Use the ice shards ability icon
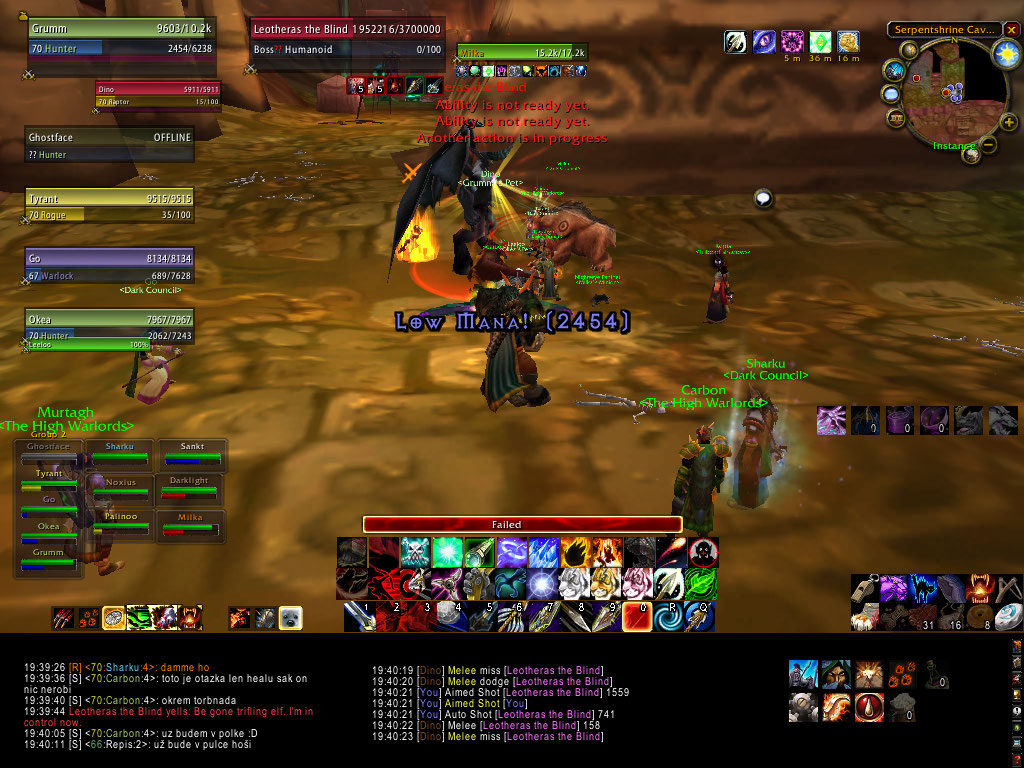The height and width of the screenshot is (768, 1024). (544, 552)
